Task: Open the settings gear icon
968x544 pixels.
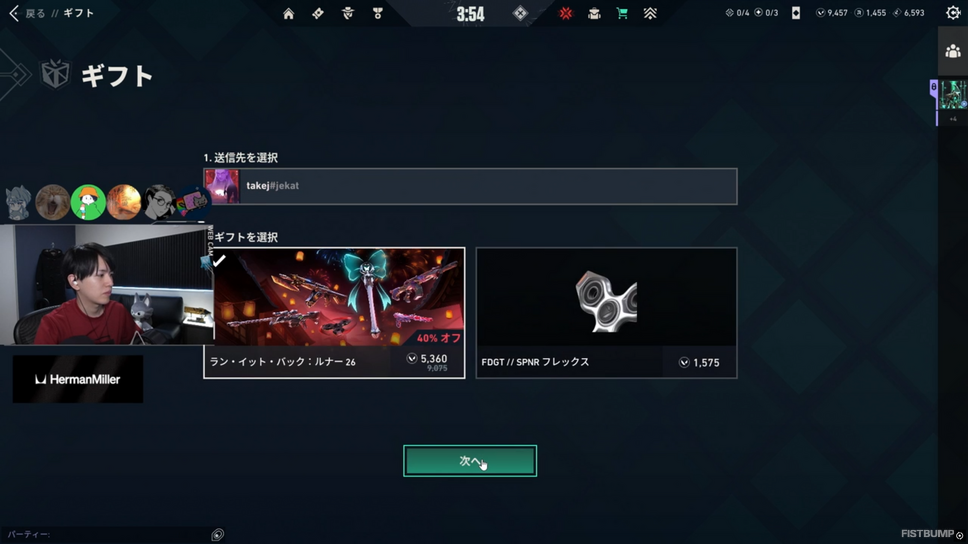Action: [x=953, y=13]
